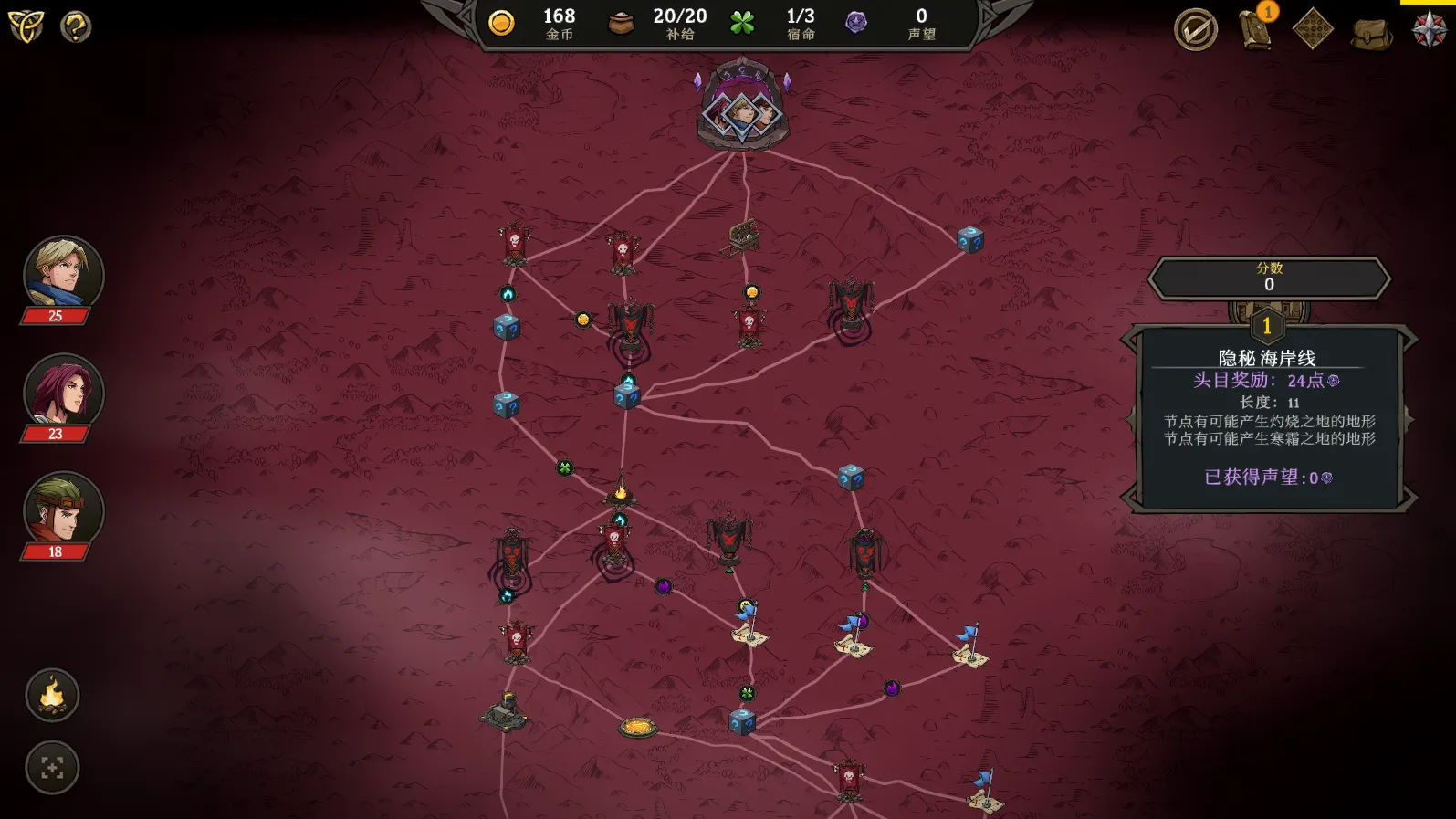This screenshot has height=819, width=1456.
Task: Click the compass star icon
Action: [x=1430, y=30]
